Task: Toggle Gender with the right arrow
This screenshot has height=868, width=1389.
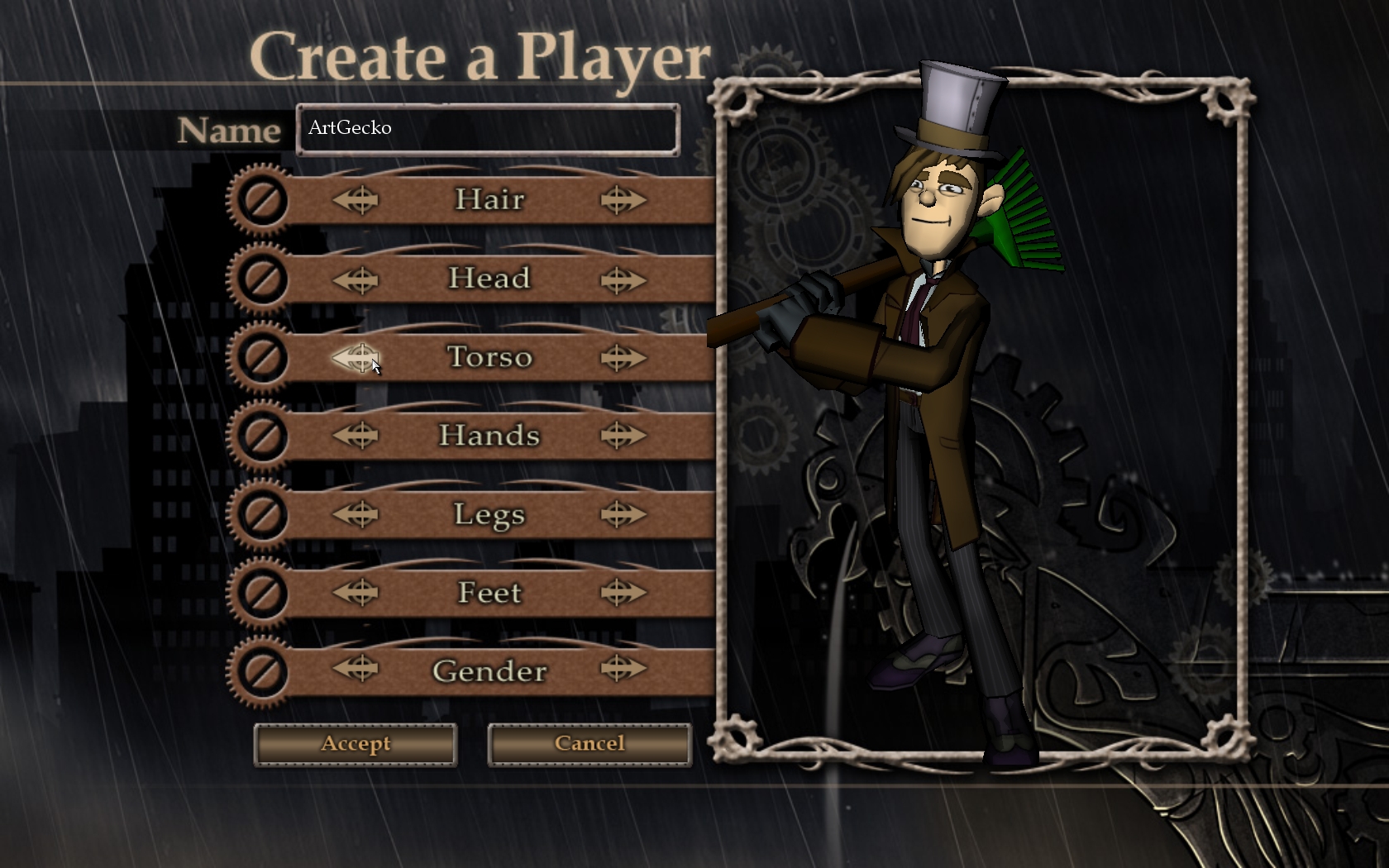Action: [623, 669]
